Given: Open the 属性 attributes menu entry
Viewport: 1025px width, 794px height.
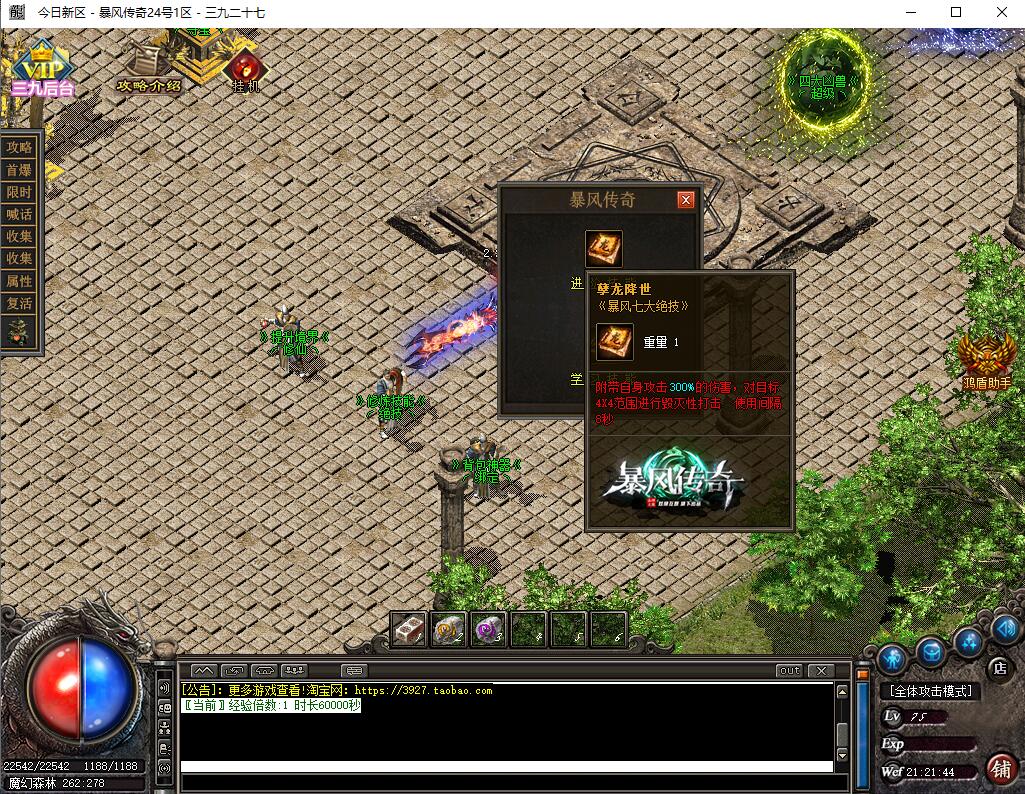Looking at the screenshot, I should pos(20,281).
